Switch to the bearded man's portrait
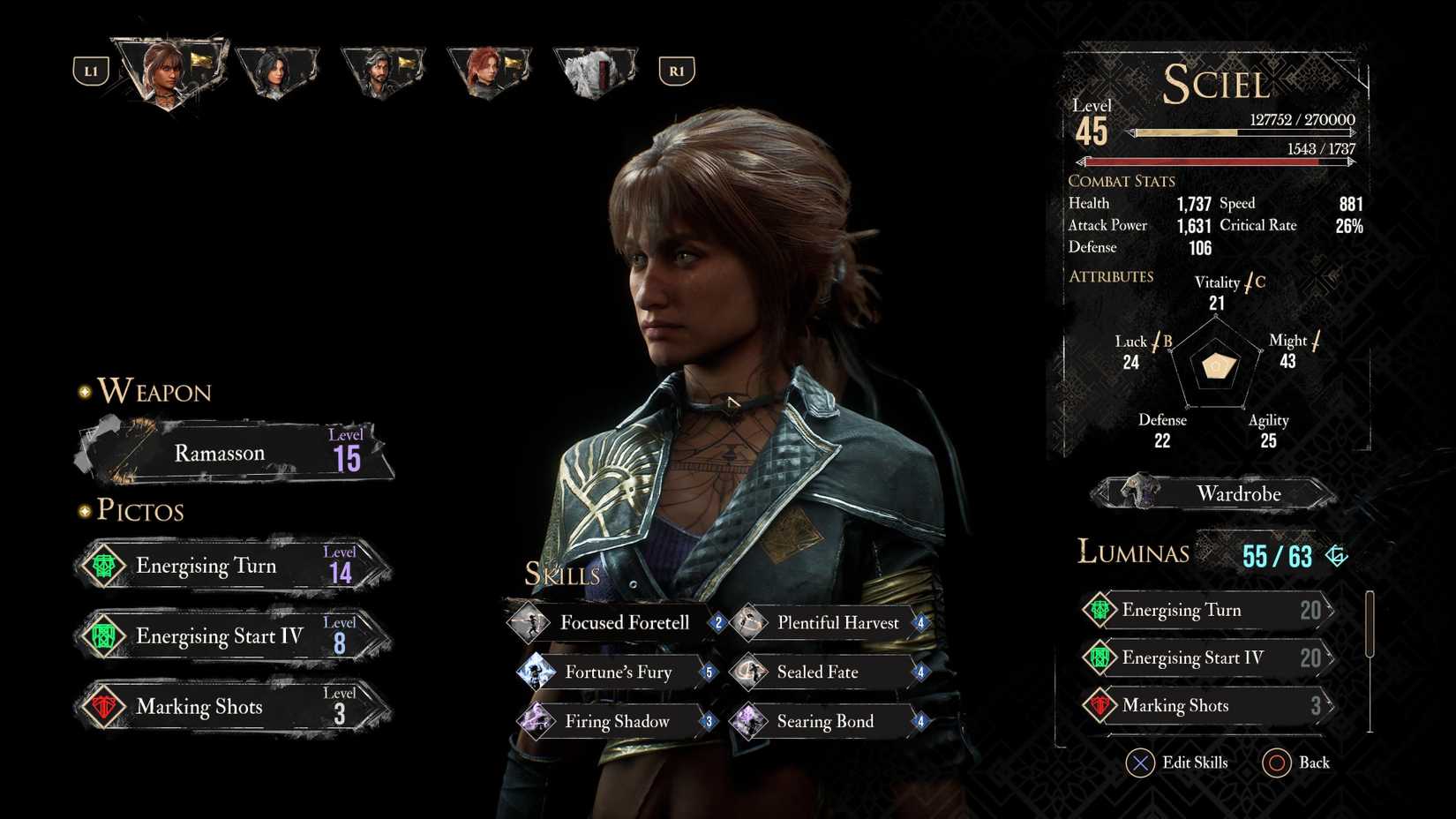The width and height of the screenshot is (1456, 819). pyautogui.click(x=381, y=72)
